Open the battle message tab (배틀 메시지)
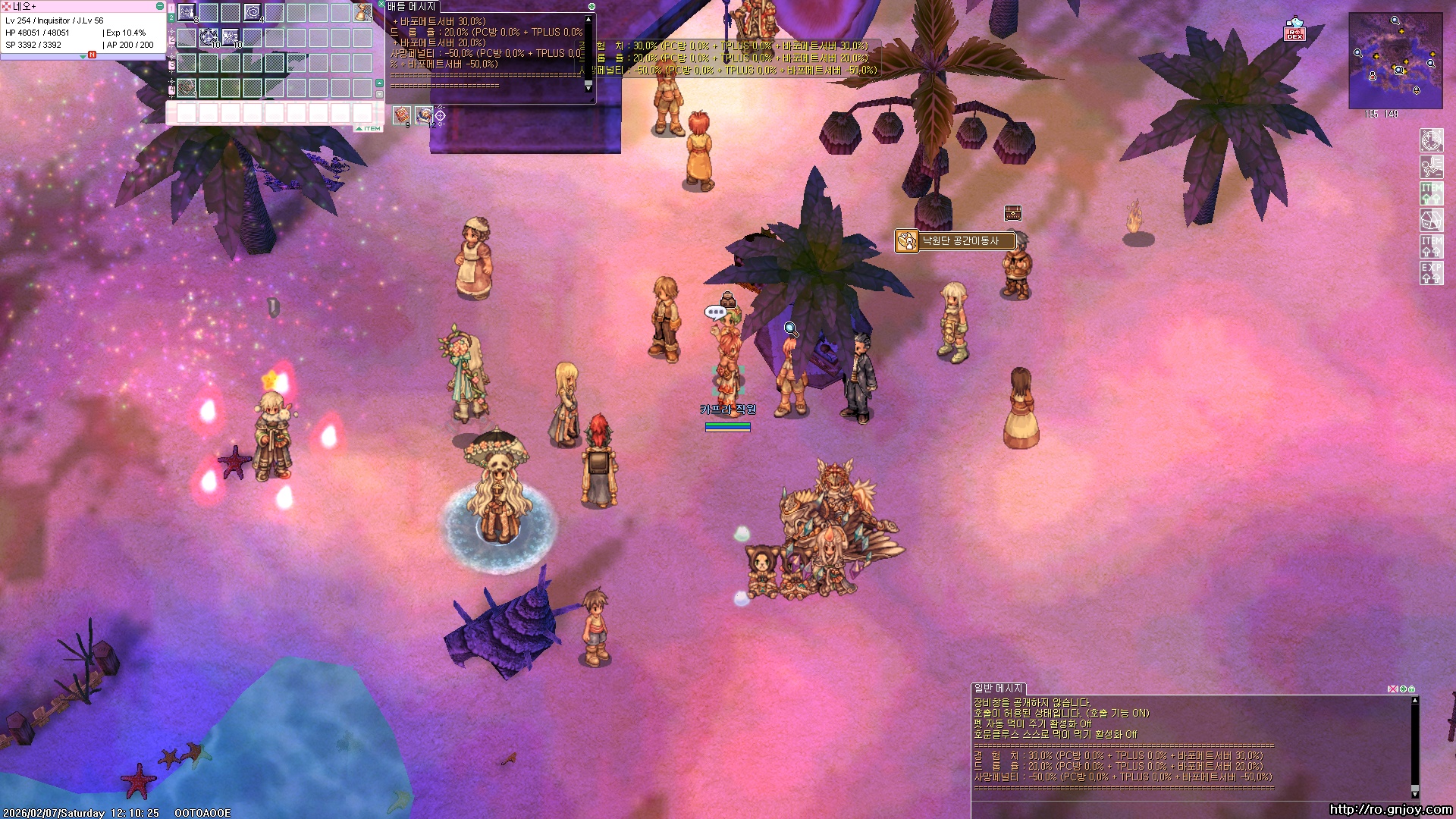 (x=411, y=7)
